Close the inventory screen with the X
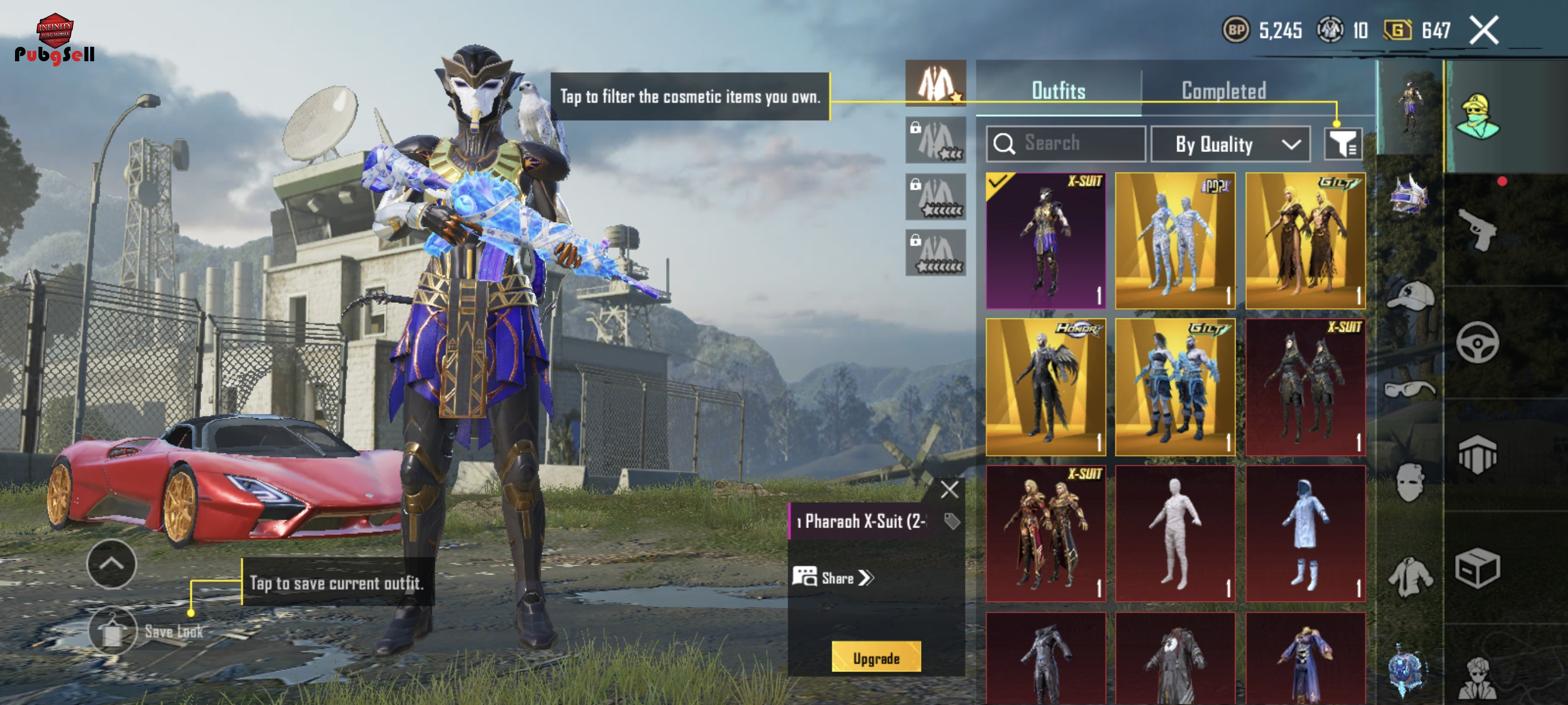 [x=1484, y=31]
